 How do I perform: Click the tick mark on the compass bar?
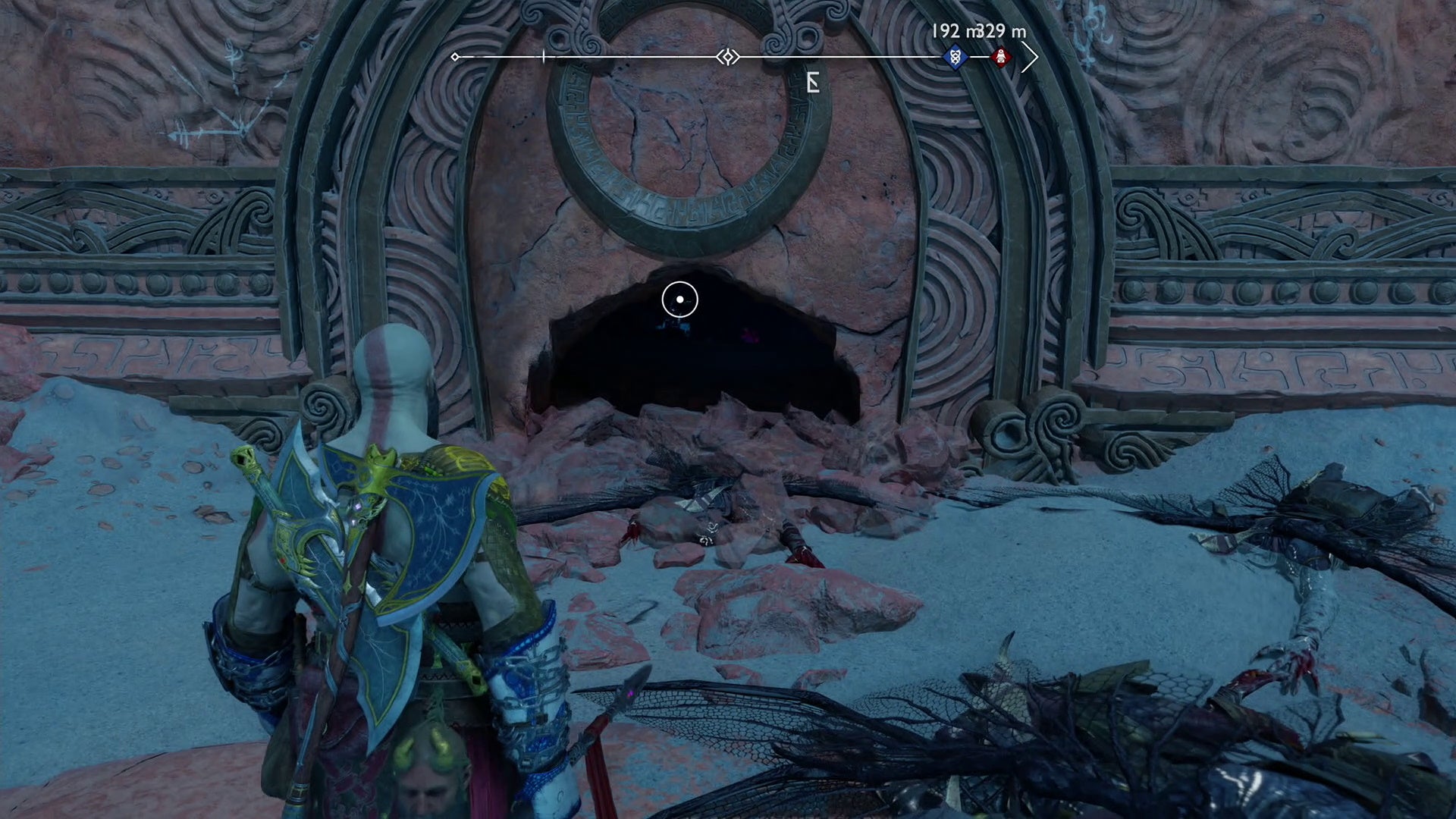pyautogui.click(x=544, y=55)
